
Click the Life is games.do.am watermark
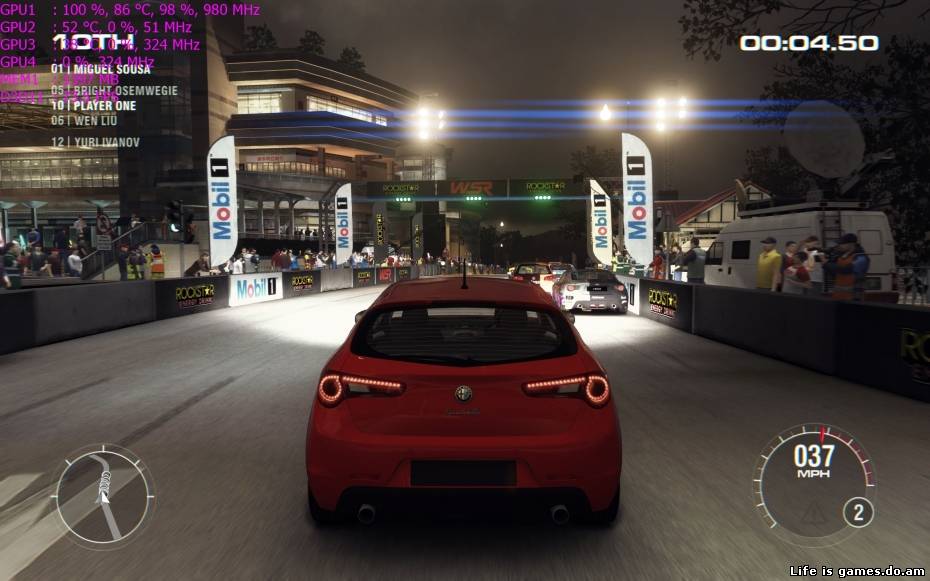[857, 571]
